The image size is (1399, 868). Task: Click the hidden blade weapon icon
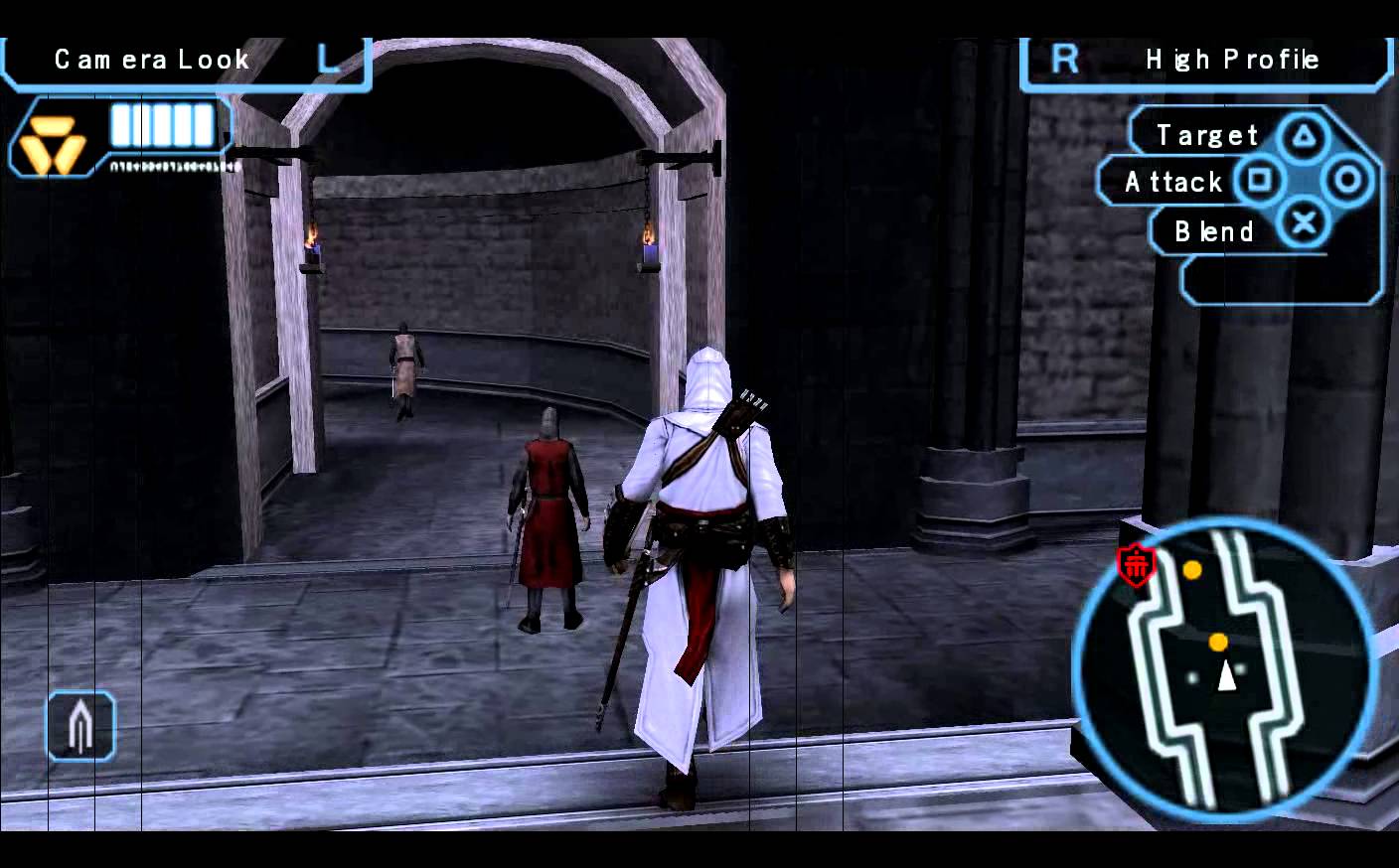79,726
